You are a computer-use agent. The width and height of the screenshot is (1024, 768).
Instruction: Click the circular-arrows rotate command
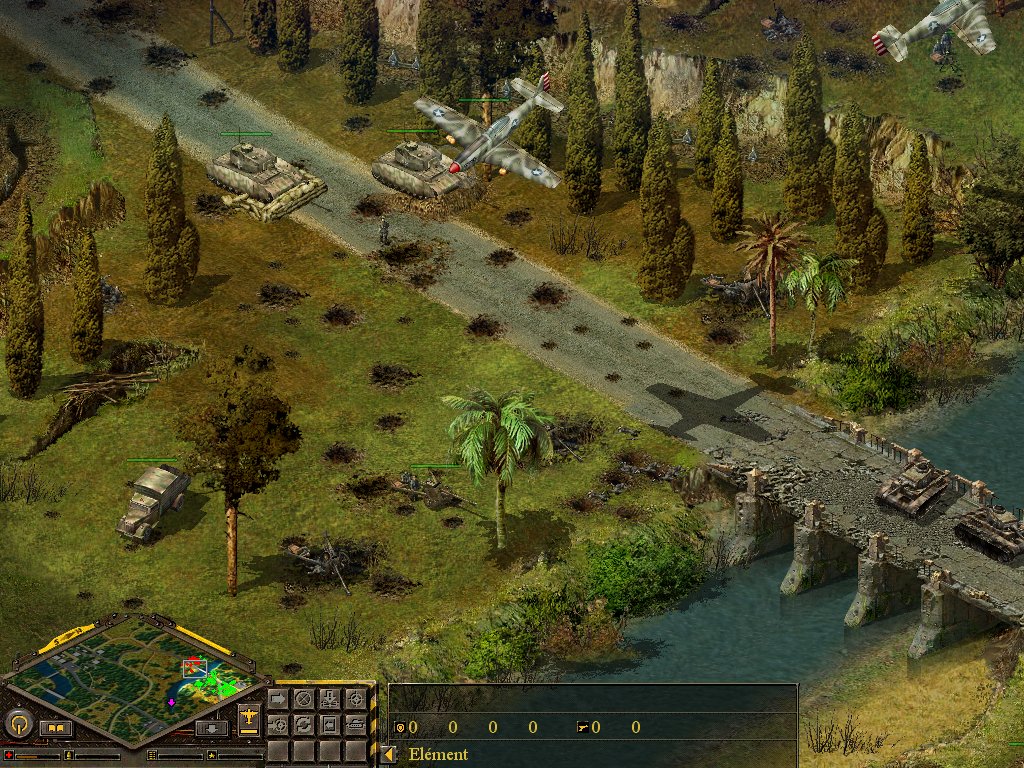point(303,725)
